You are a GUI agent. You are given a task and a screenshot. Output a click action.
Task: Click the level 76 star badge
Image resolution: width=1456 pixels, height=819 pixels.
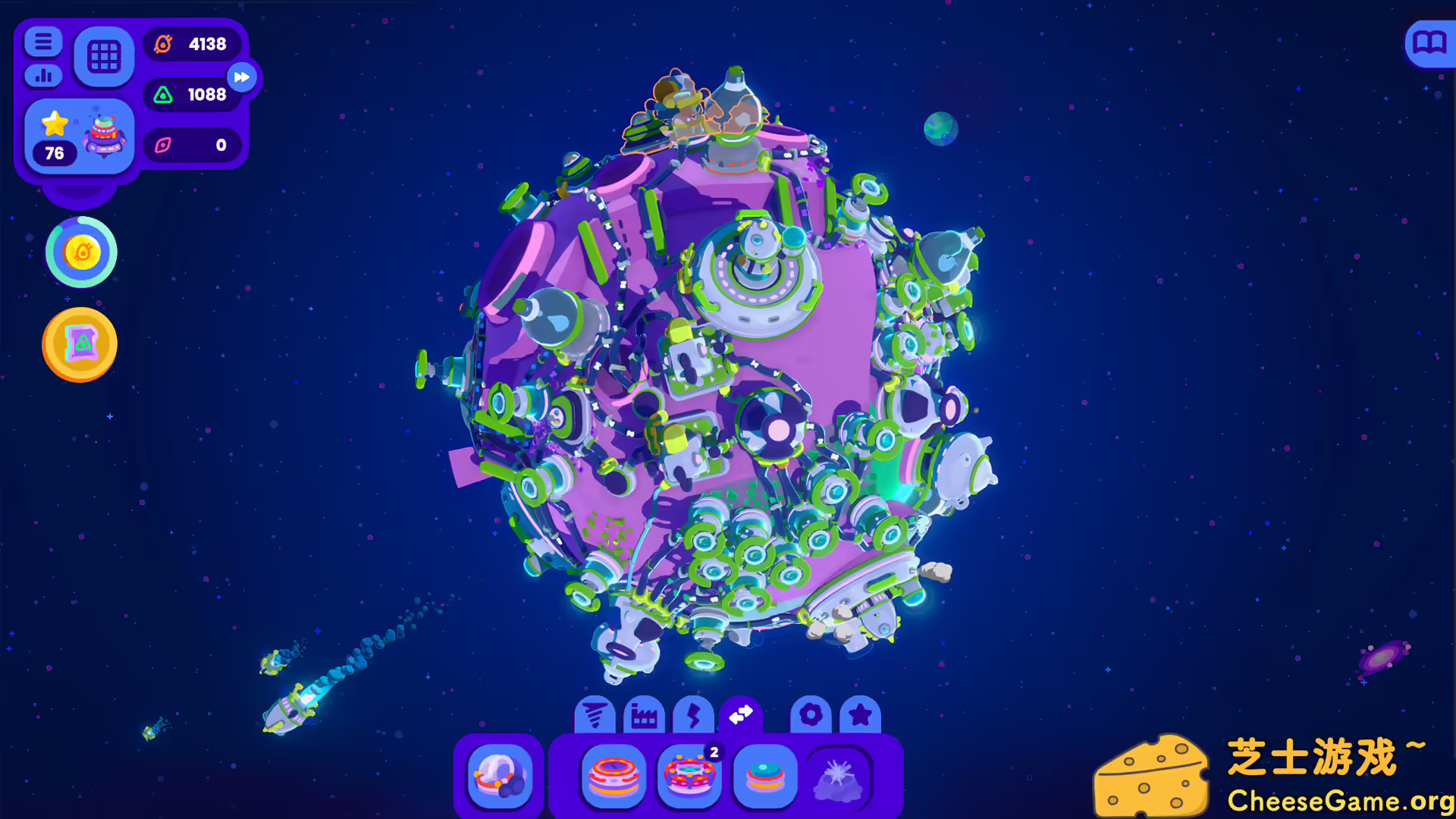tap(53, 129)
